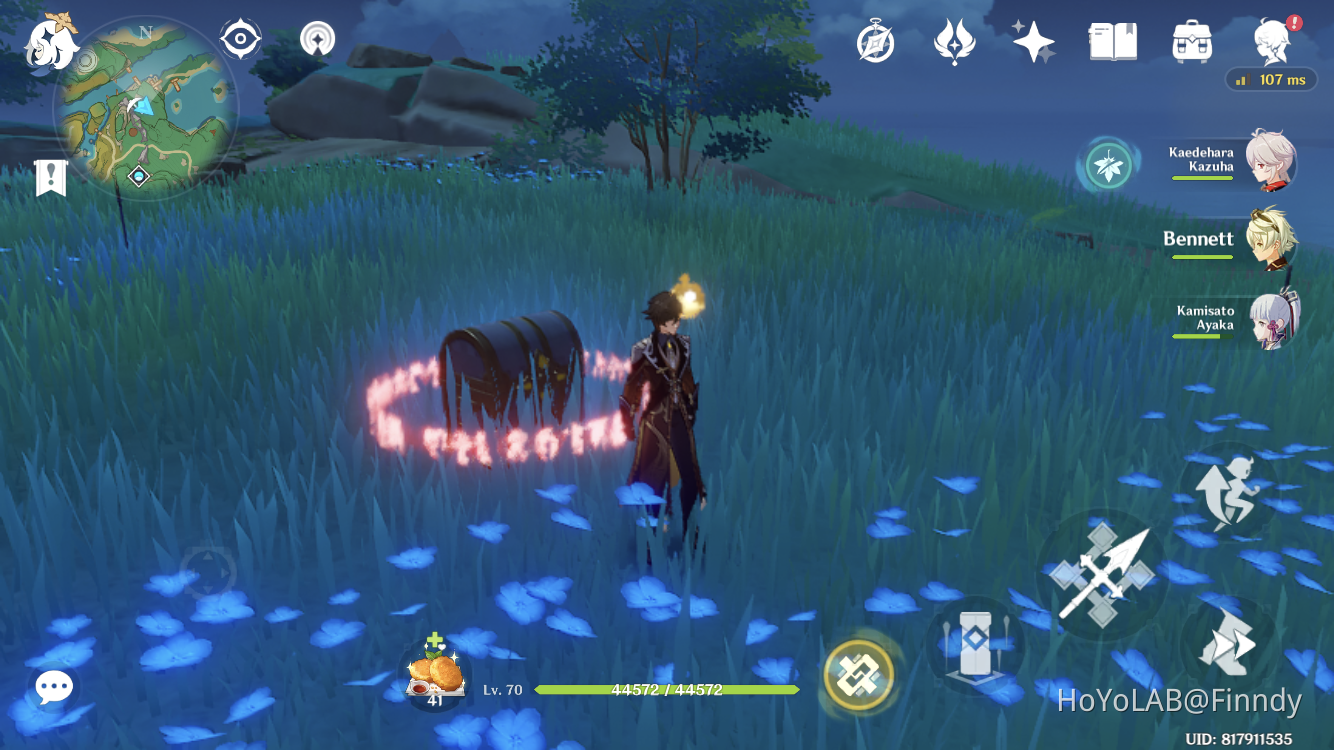The image size is (1334, 750).
Task: Open the special Expedition timer tool
Action: (875, 40)
